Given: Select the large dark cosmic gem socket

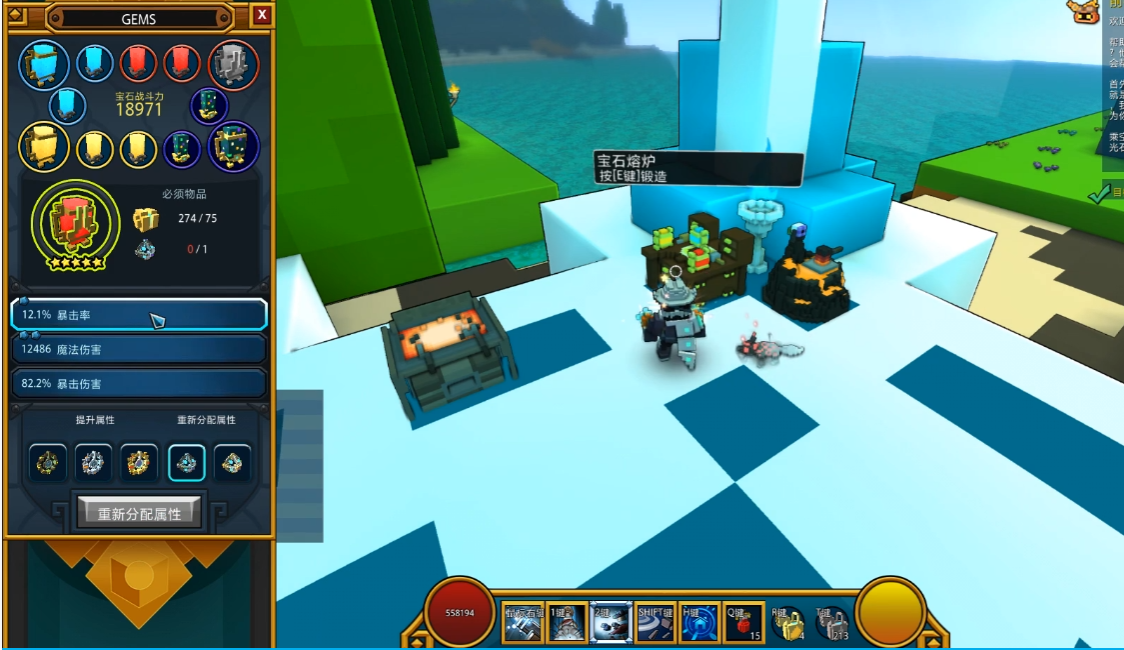Looking at the screenshot, I should (x=233, y=148).
